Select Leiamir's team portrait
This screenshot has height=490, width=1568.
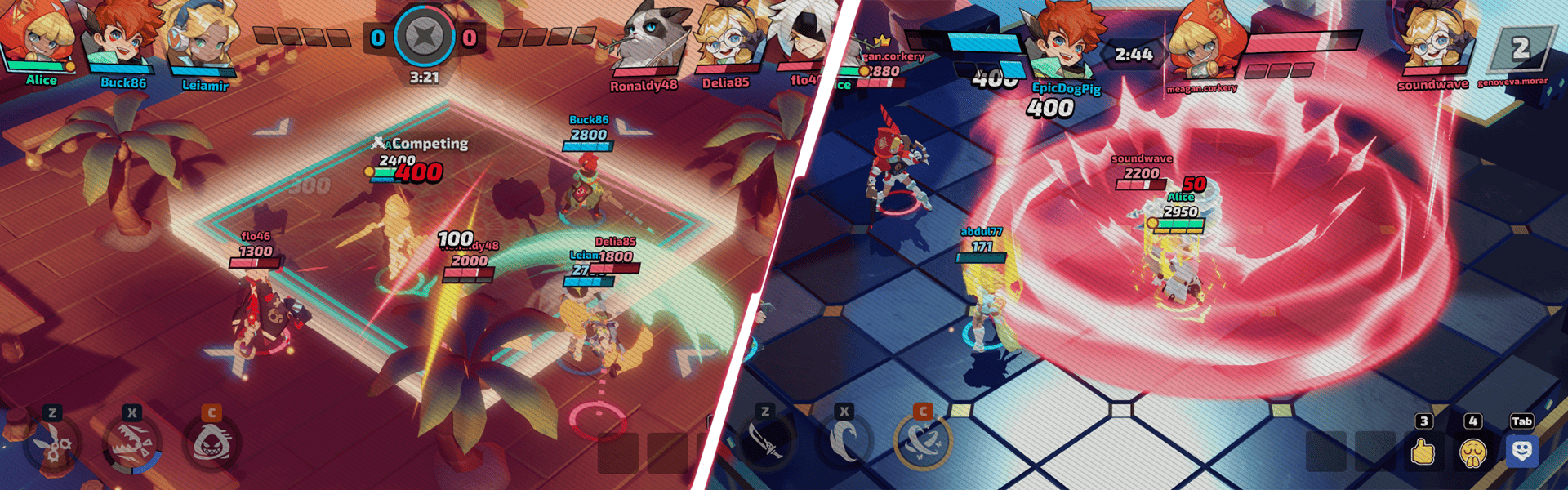tap(203, 39)
